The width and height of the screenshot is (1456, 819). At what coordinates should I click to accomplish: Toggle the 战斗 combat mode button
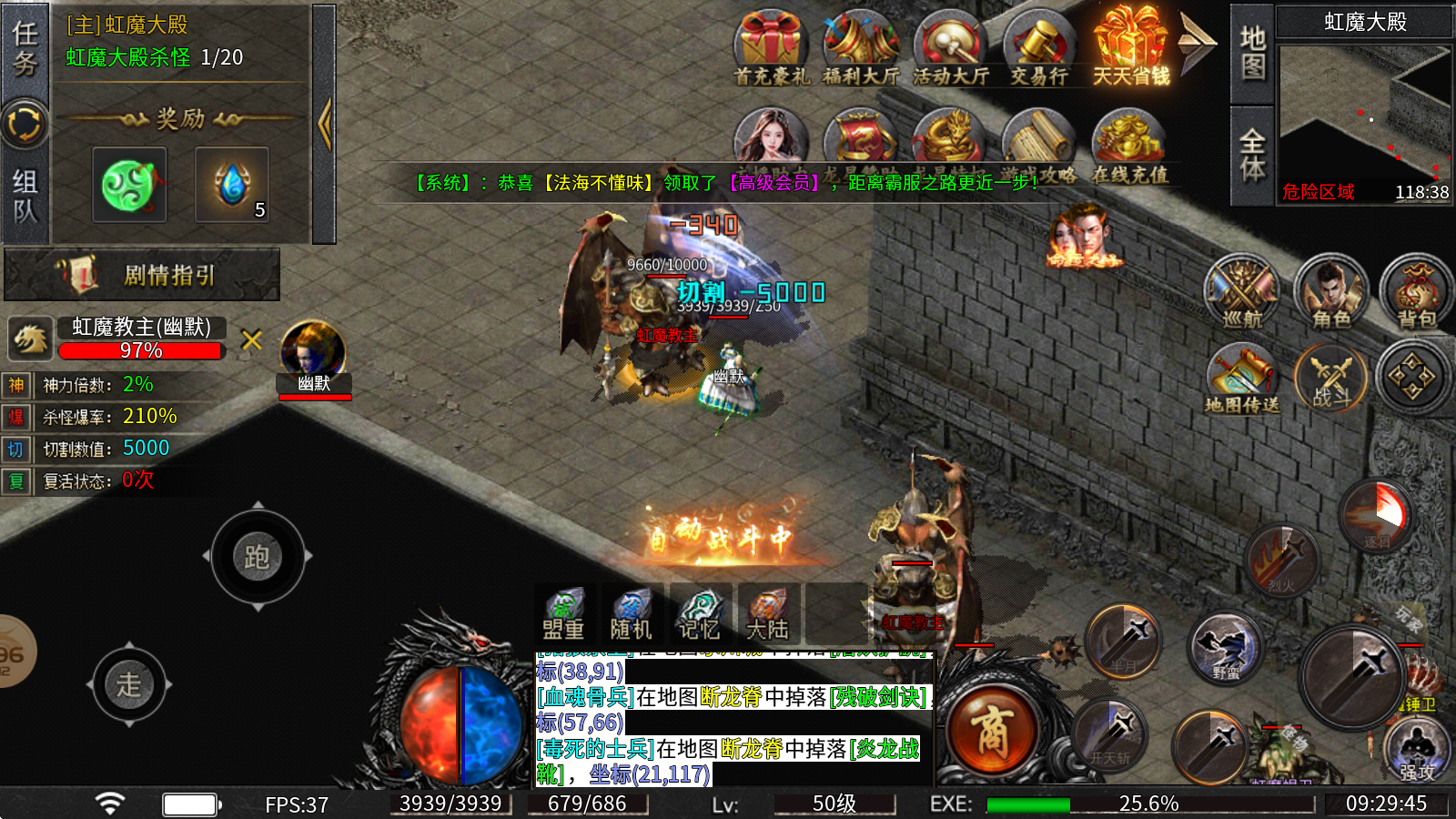pos(1330,378)
